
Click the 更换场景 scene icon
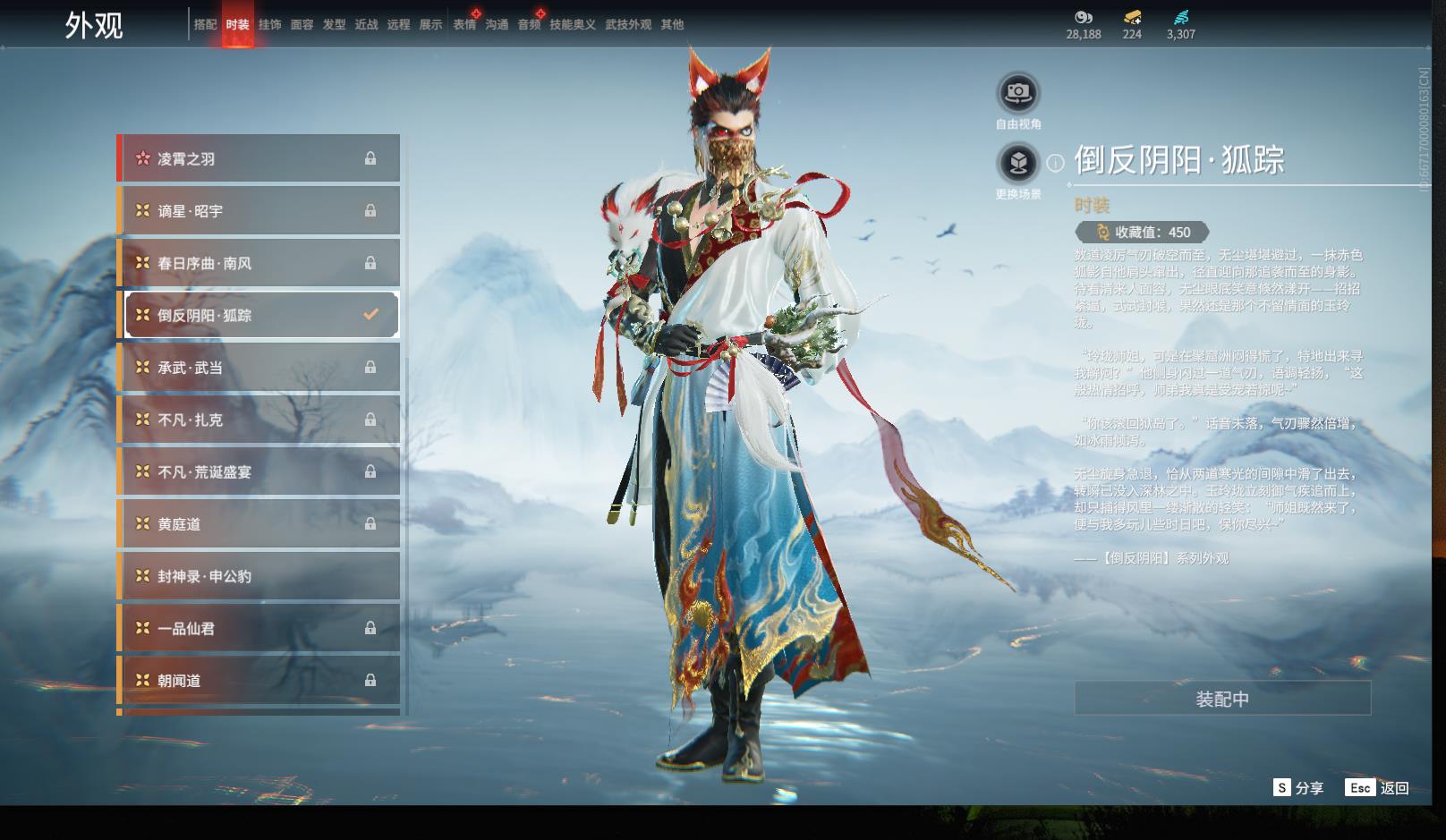click(1018, 164)
